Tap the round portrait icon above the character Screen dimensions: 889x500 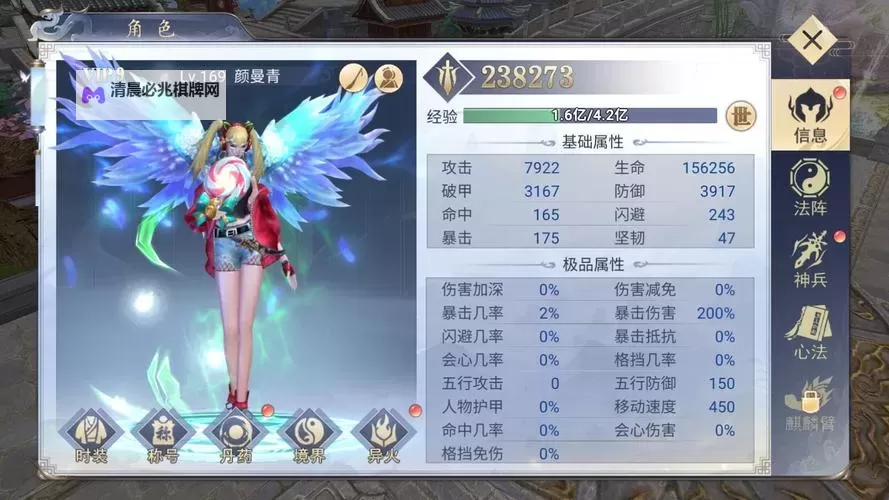click(388, 76)
